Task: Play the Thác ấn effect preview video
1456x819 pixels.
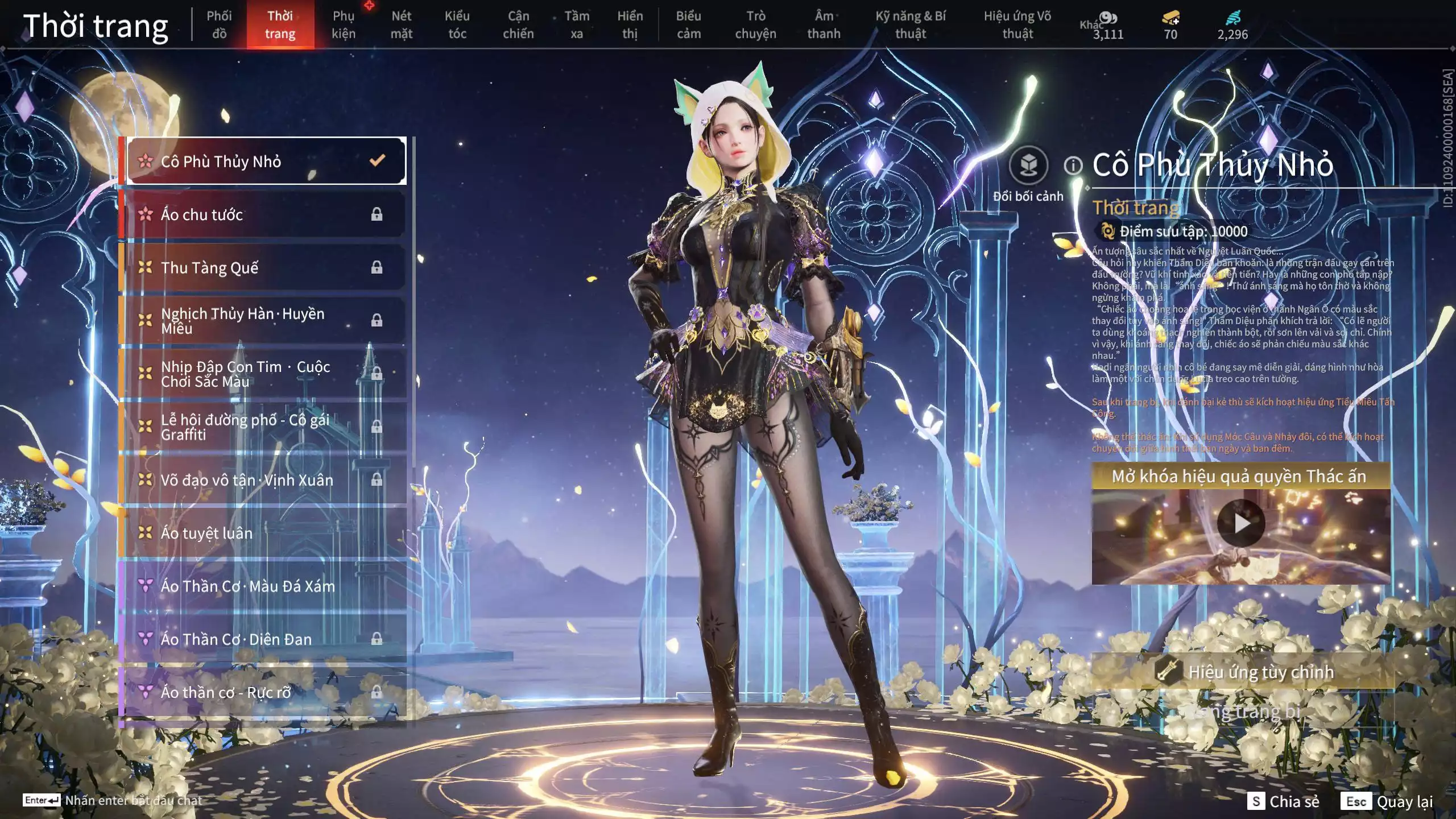Action: click(x=1240, y=523)
